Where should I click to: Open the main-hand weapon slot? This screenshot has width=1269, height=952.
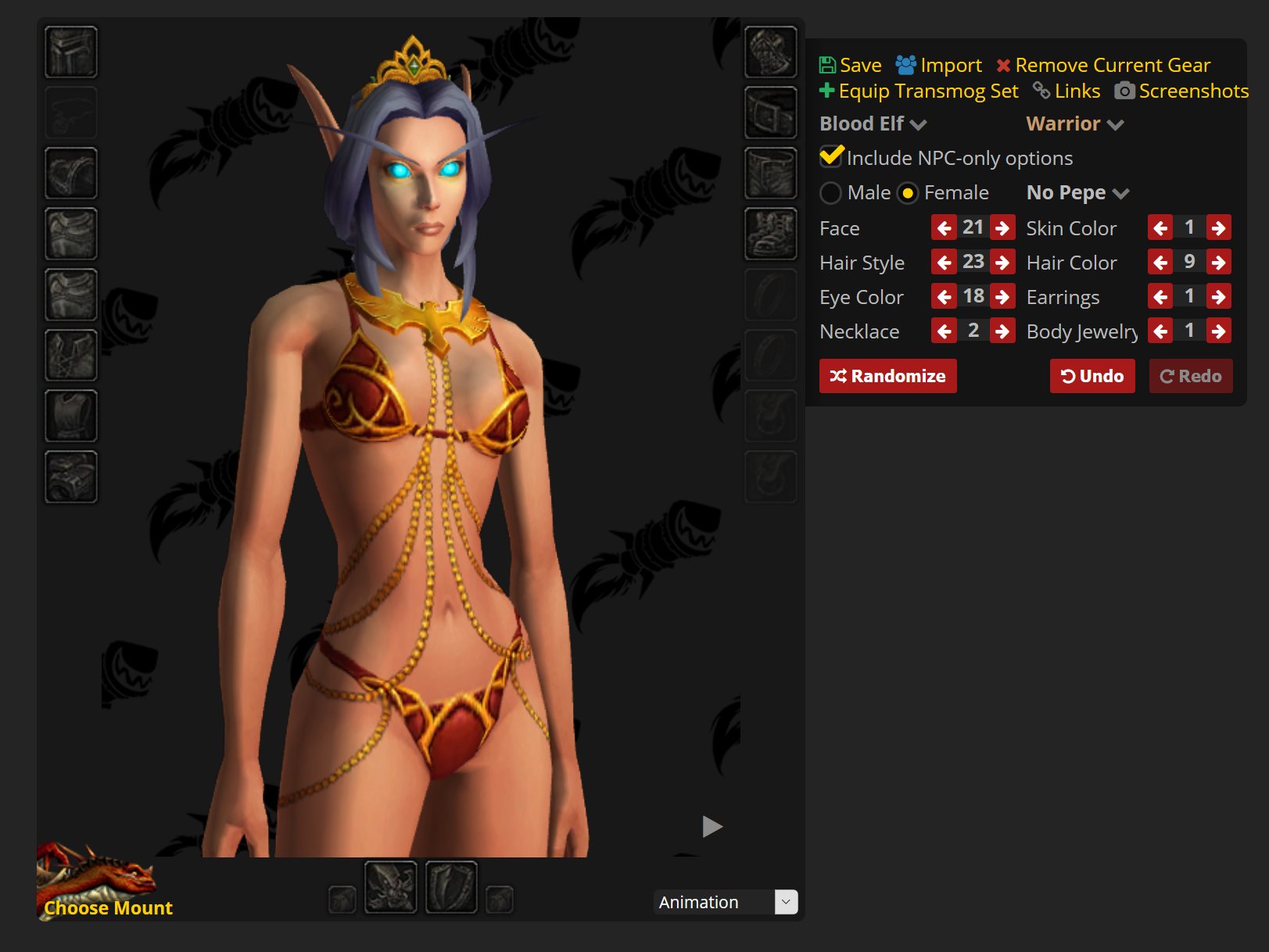[391, 887]
